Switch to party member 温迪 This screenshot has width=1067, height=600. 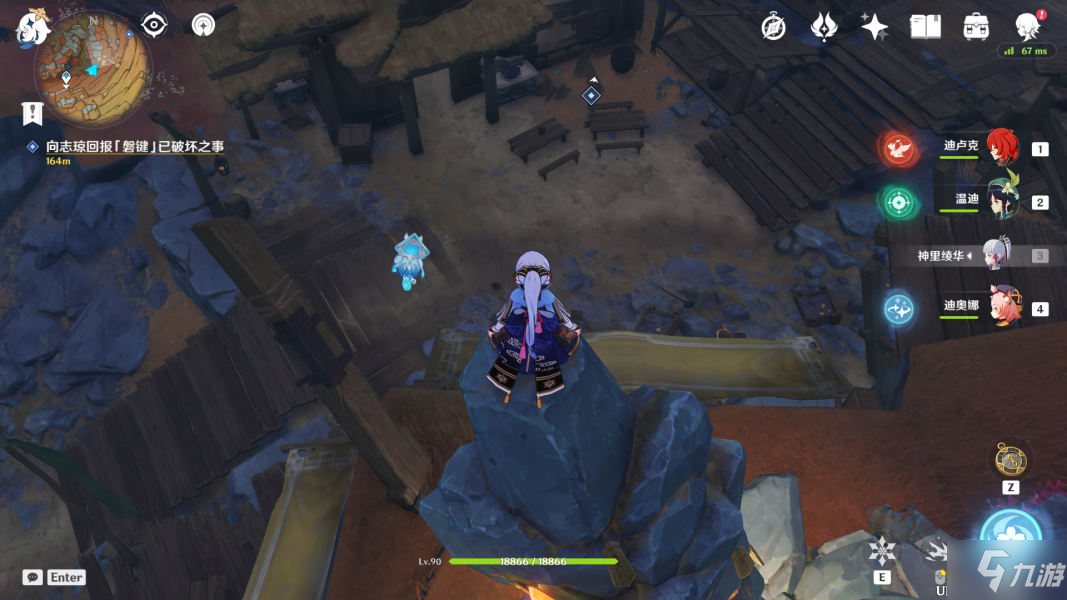click(x=1001, y=201)
